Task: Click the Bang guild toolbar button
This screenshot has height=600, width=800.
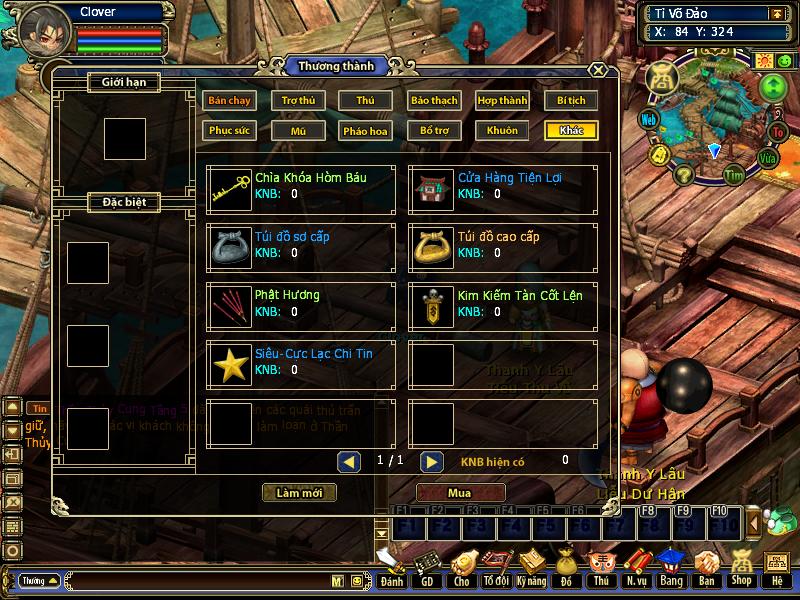Action: [x=671, y=568]
